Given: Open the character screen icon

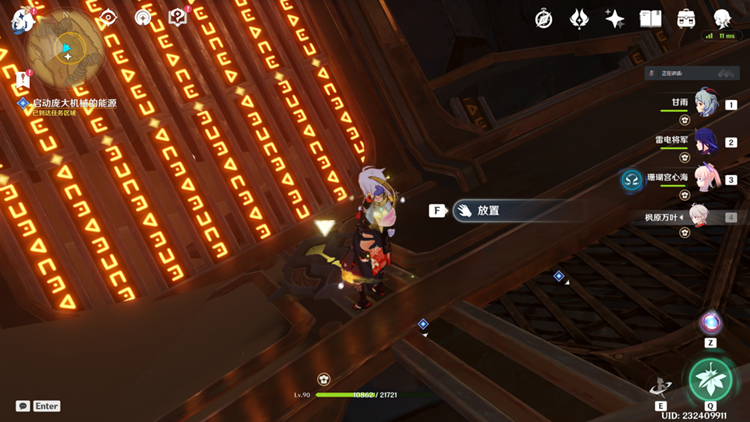Looking at the screenshot, I should [x=722, y=18].
